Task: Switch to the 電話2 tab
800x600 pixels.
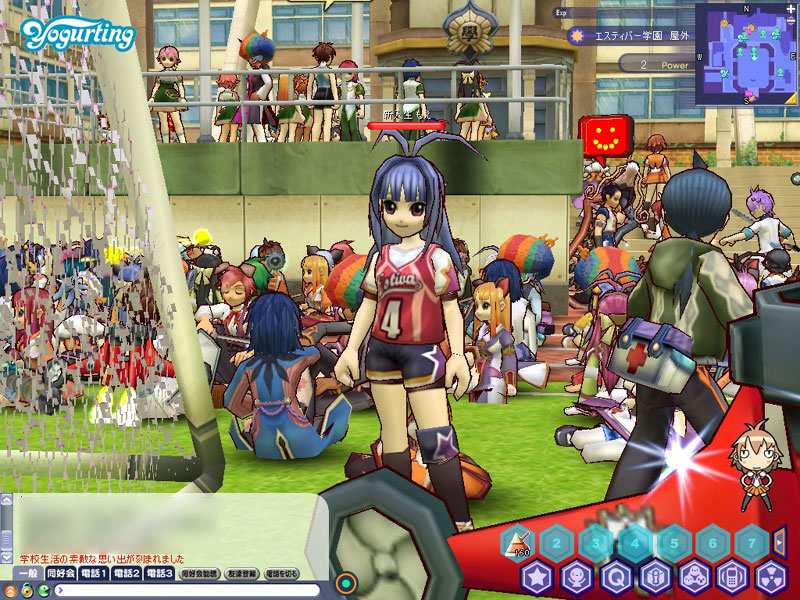Action: point(127,574)
